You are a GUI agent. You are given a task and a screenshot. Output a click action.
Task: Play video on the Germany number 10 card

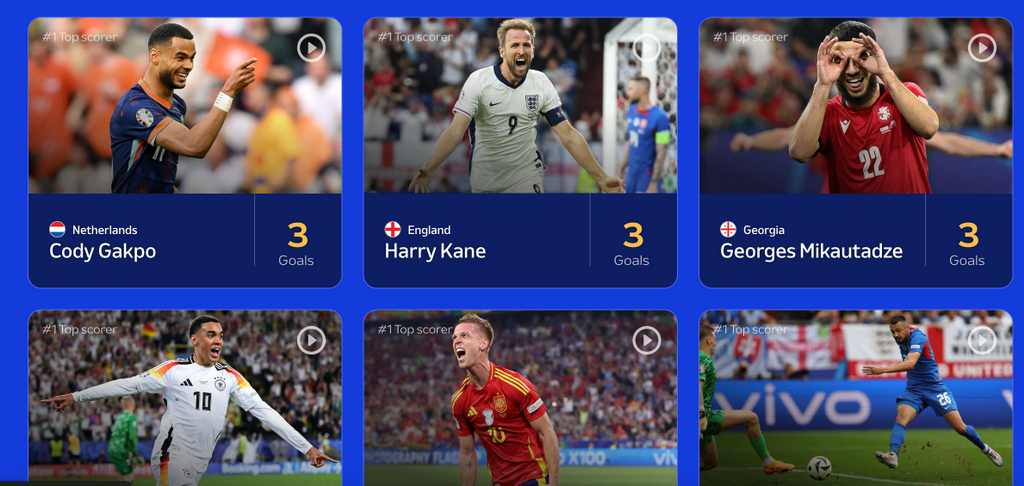click(311, 340)
